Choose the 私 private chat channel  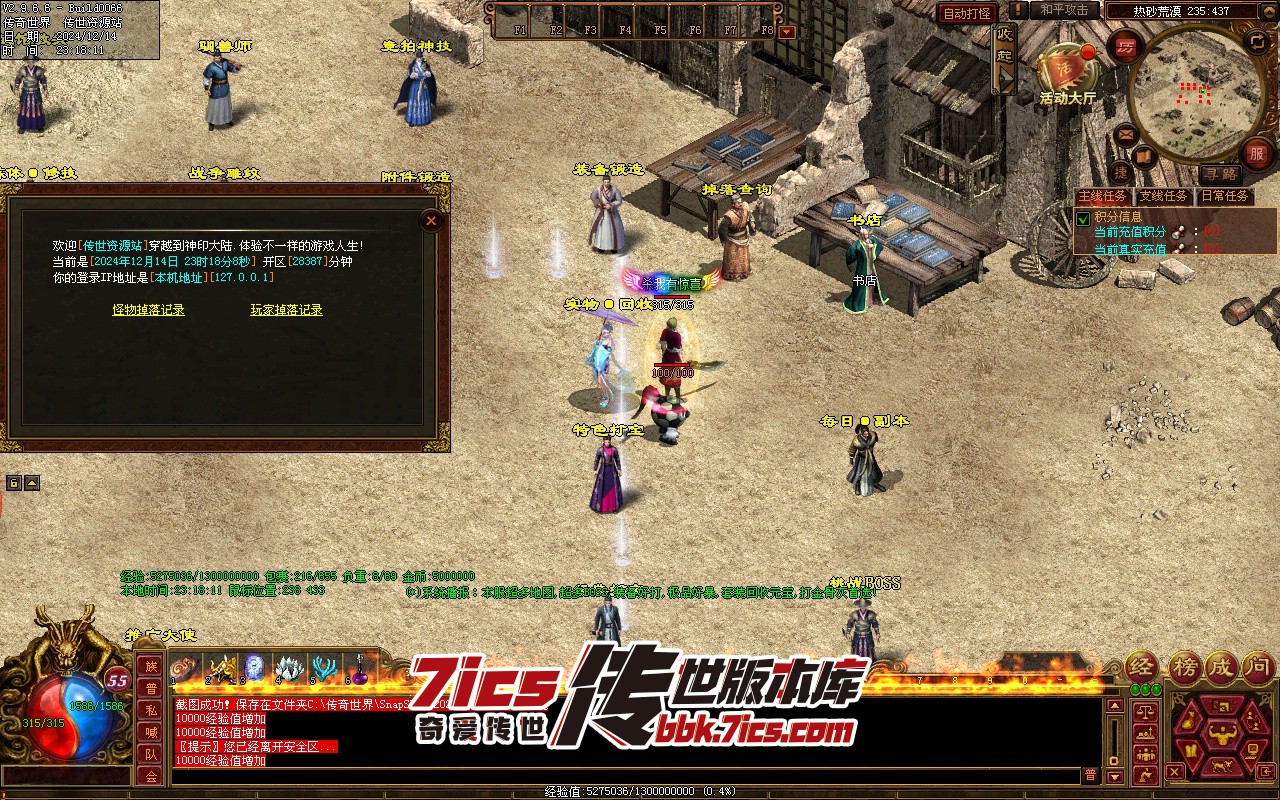[150, 710]
